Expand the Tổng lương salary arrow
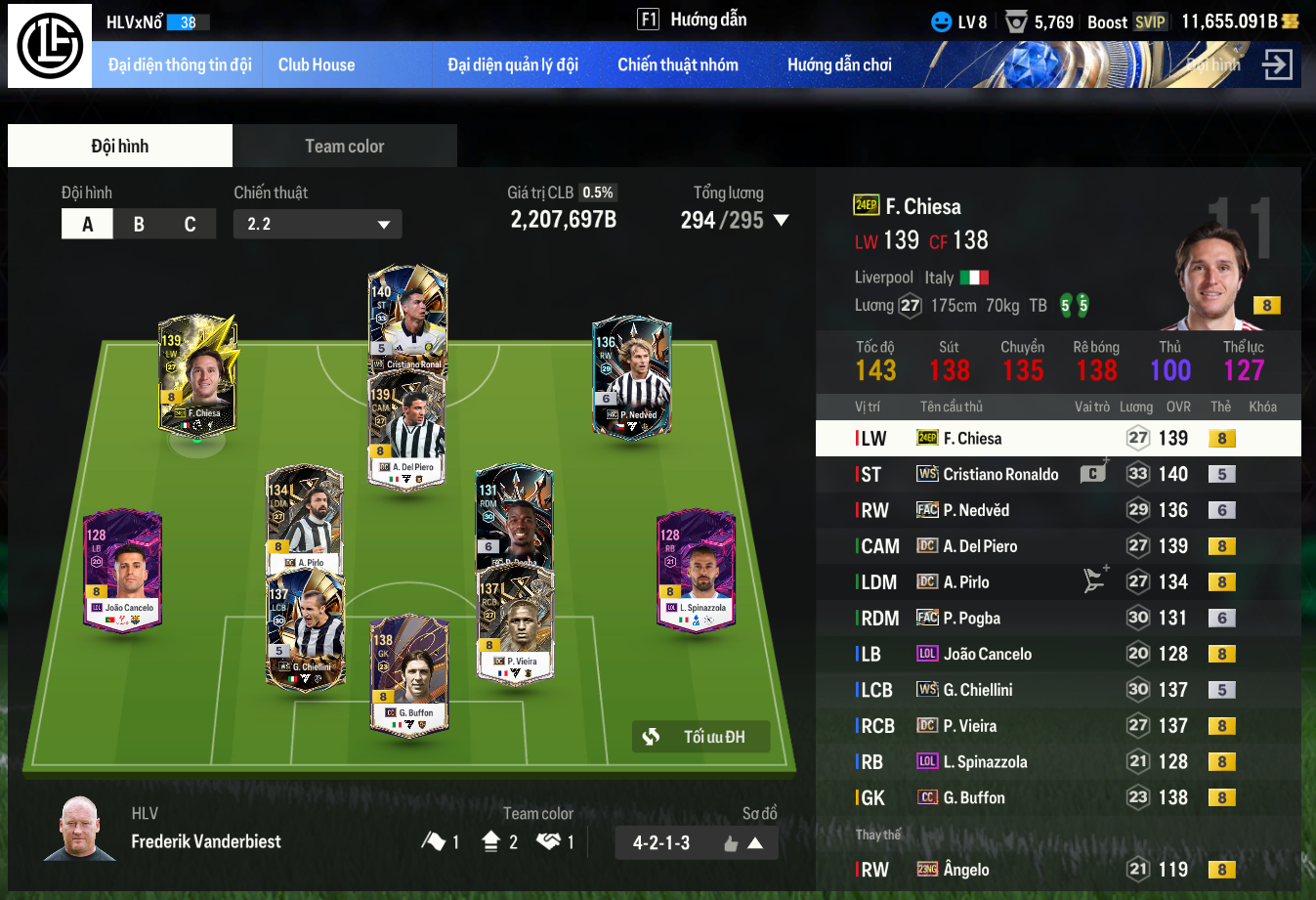This screenshot has width=1316, height=900. coord(781,221)
